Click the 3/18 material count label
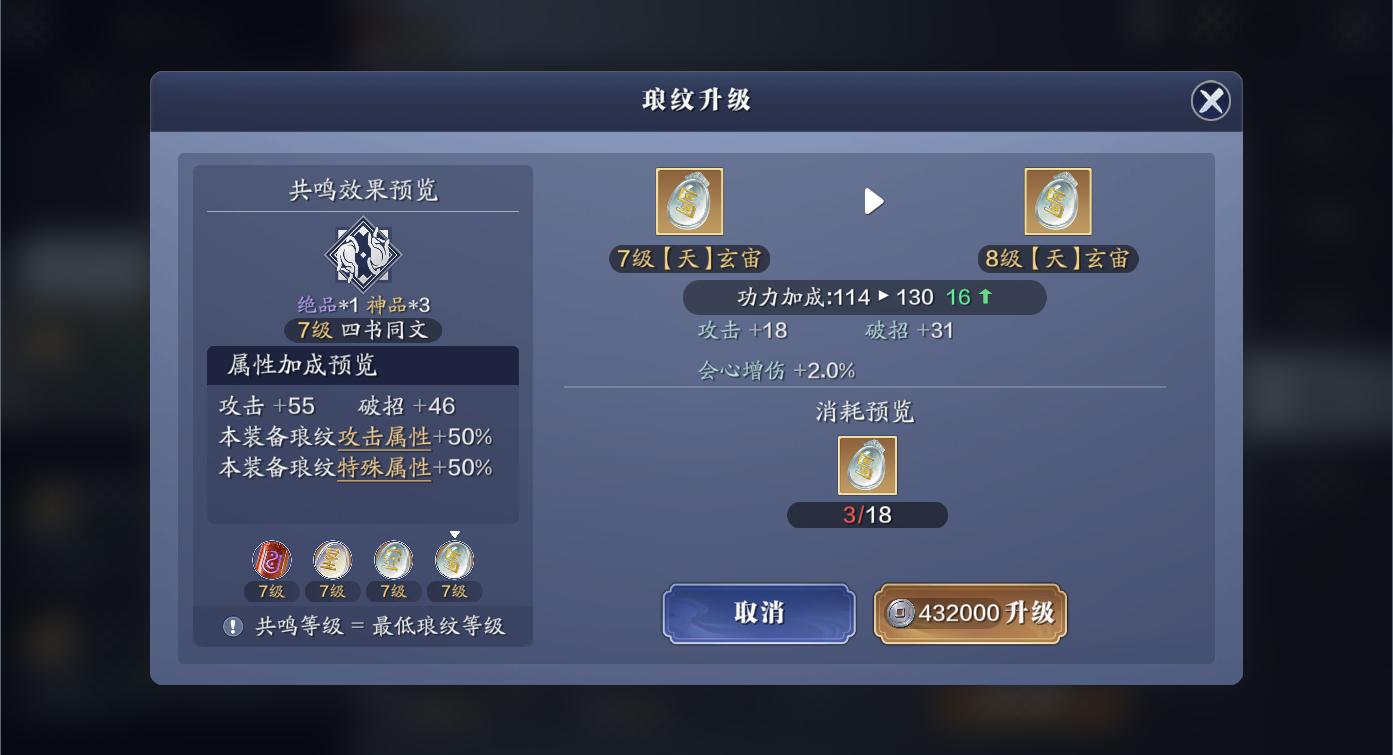This screenshot has height=755, width=1393. pyautogui.click(x=867, y=515)
